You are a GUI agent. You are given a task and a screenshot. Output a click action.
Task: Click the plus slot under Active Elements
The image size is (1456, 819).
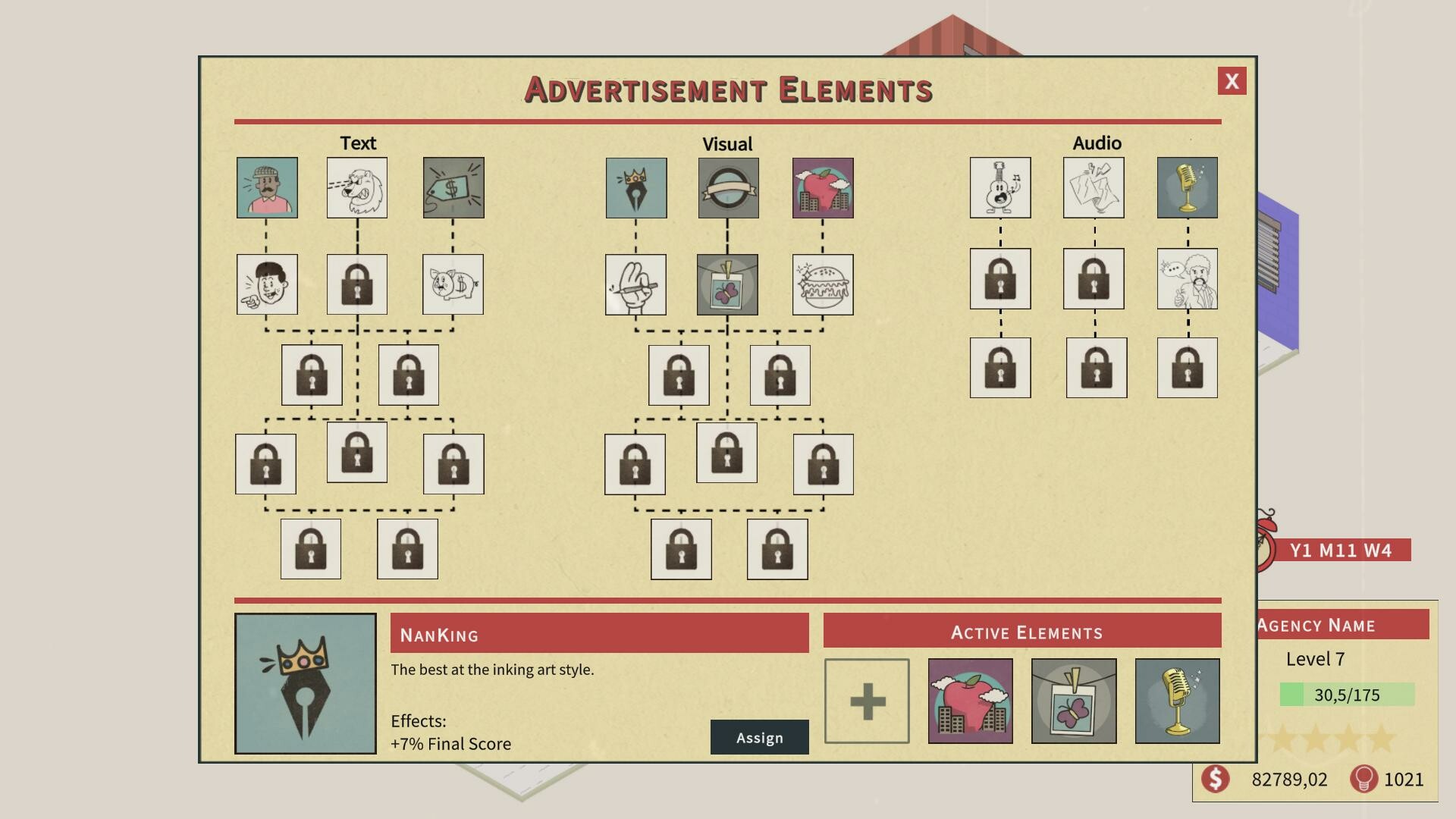(867, 700)
